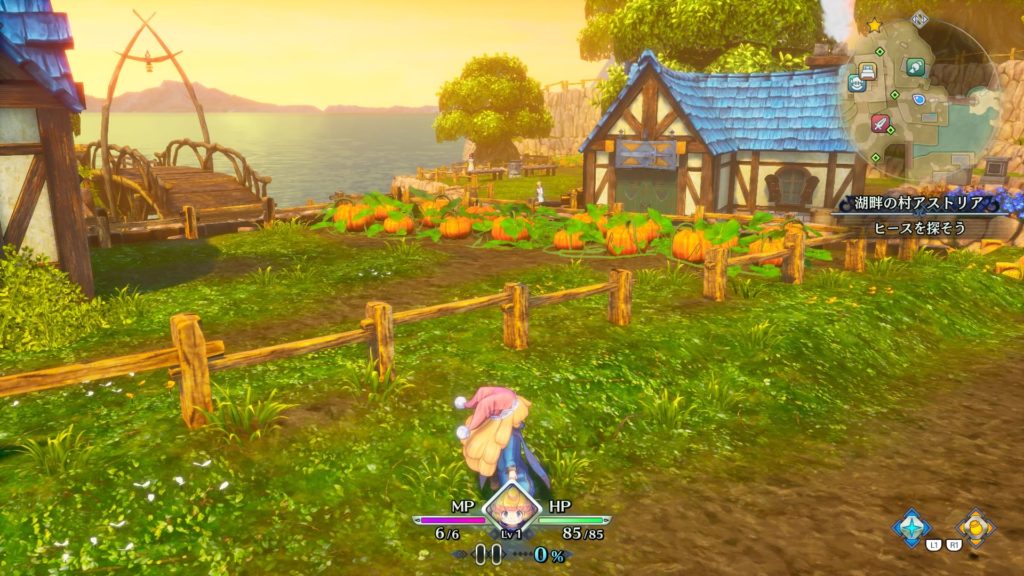This screenshot has height=576, width=1024.
Task: Click the compass marker atop the minimap
Action: 920,19
